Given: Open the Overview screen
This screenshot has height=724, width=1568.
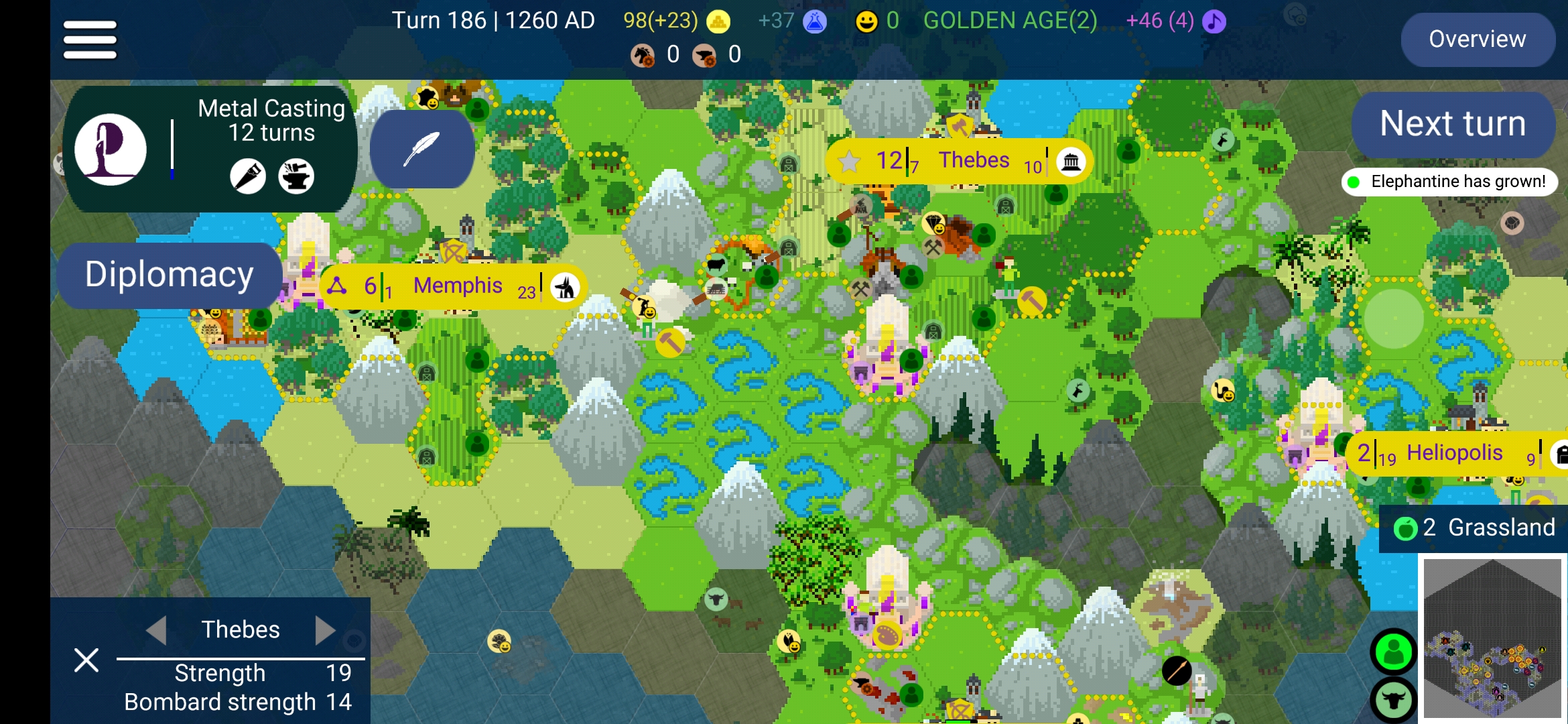Looking at the screenshot, I should click(1477, 40).
